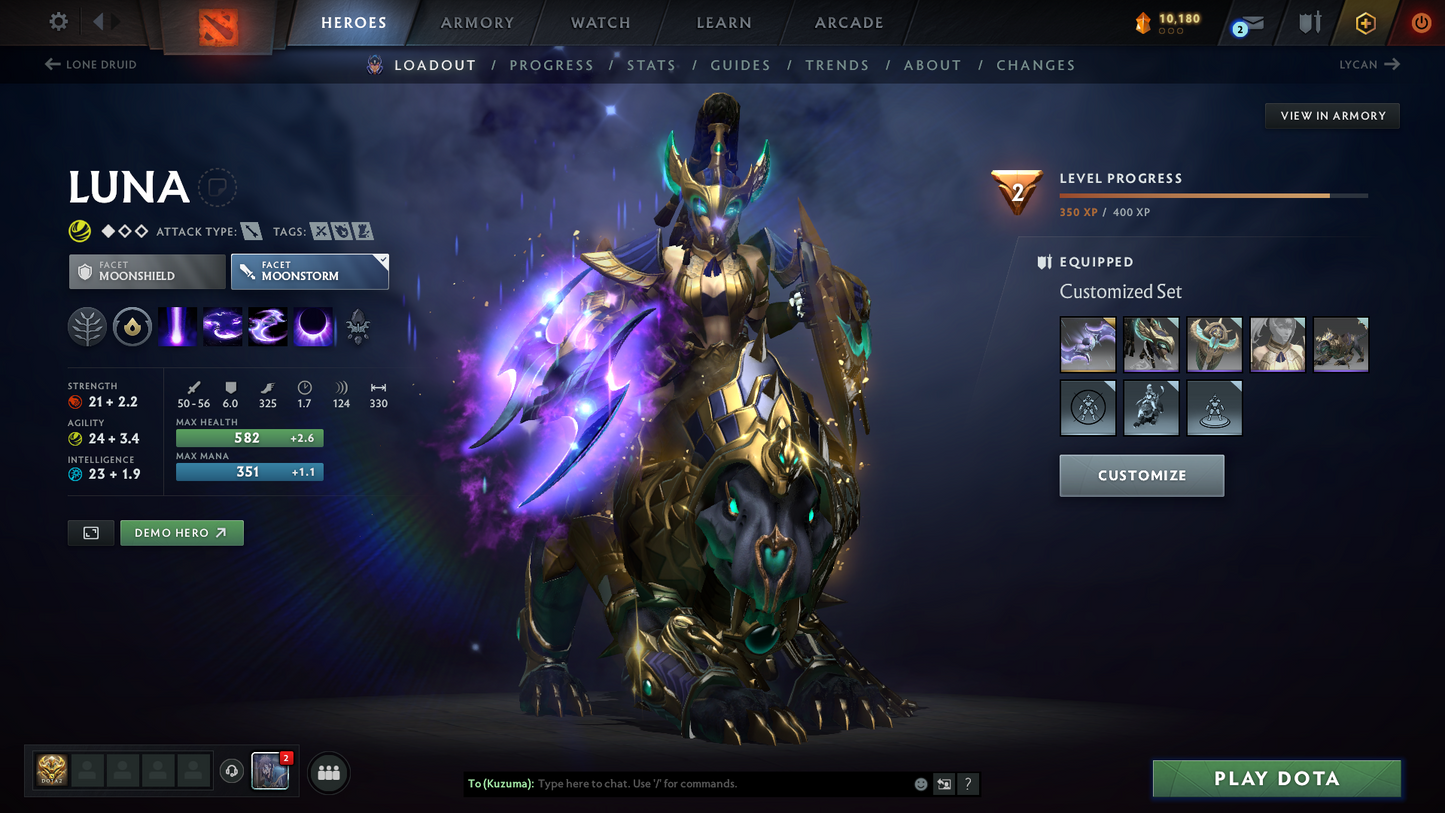
Task: Toggle the fullscreen preview icon near Demo Hero
Action: pyautogui.click(x=90, y=532)
